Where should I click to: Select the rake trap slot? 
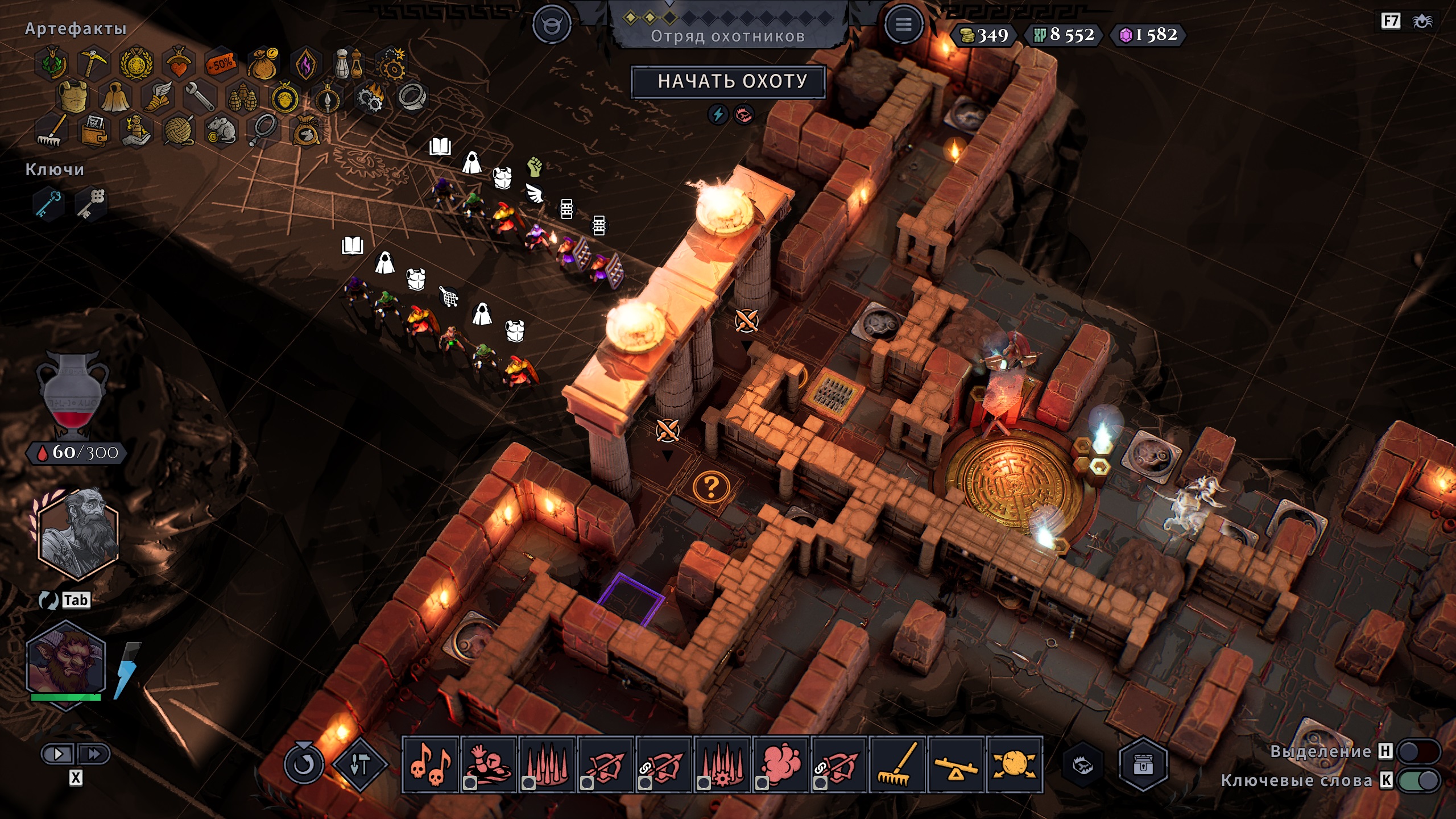click(x=898, y=764)
